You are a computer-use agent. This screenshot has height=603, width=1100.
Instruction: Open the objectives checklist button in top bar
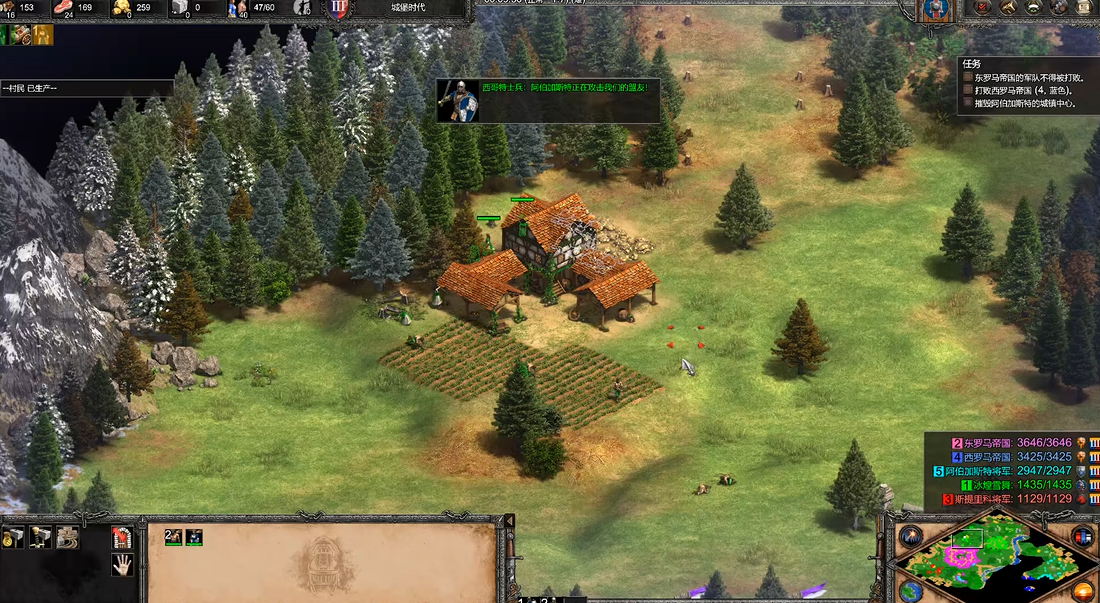point(984,8)
